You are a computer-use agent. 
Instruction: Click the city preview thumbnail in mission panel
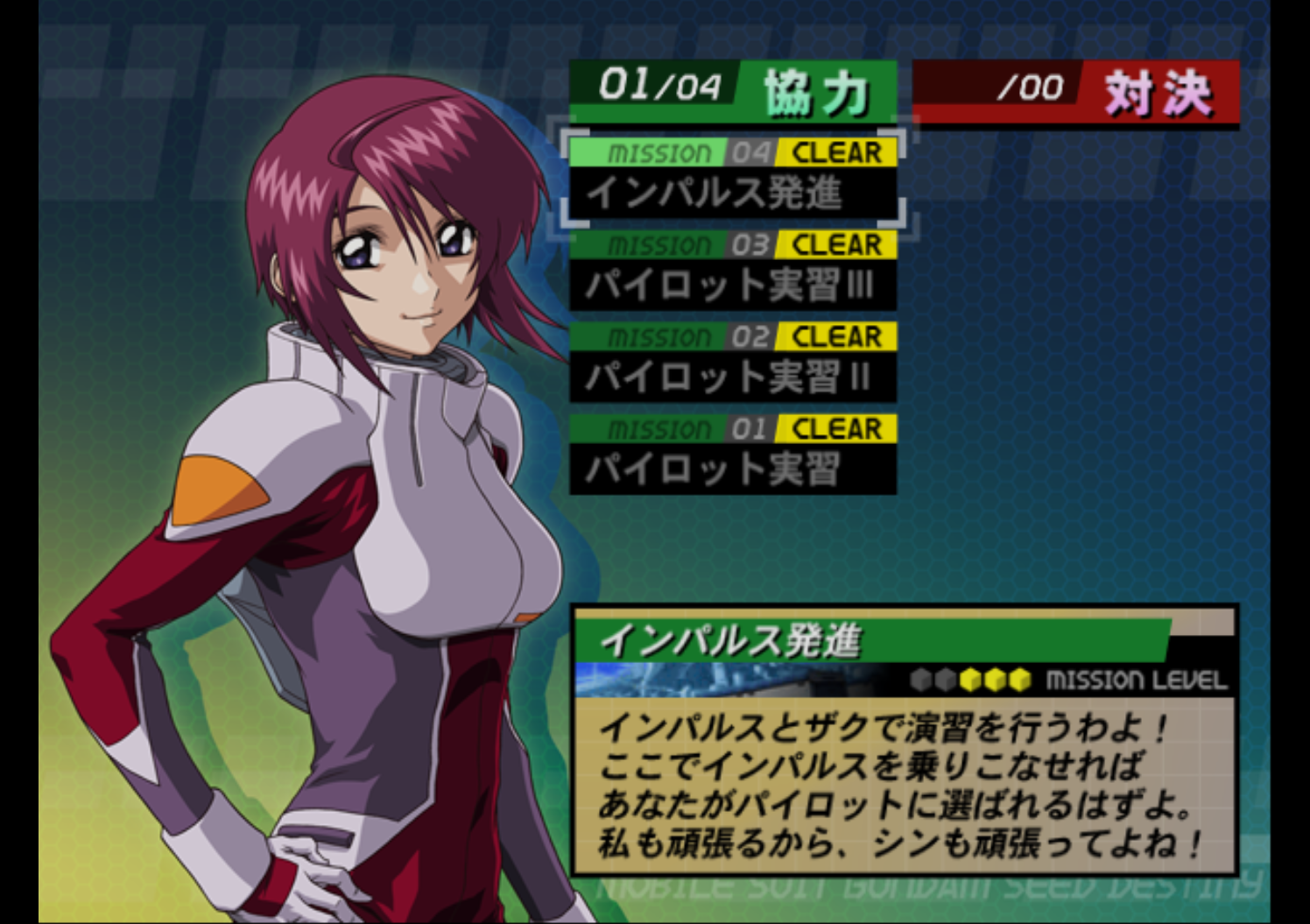[x=692, y=679]
